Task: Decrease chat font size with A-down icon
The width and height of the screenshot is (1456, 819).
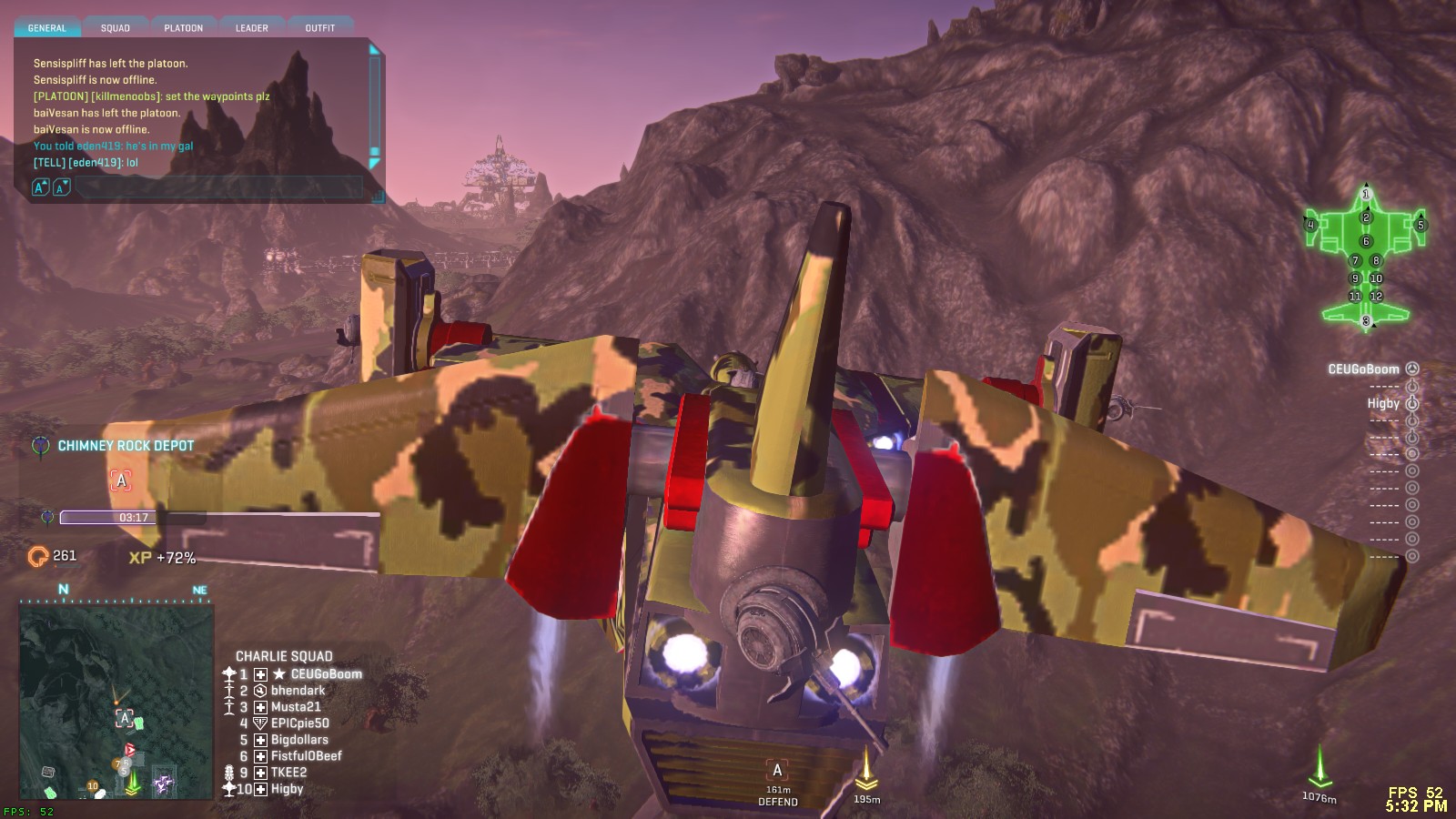Action: tap(61, 187)
